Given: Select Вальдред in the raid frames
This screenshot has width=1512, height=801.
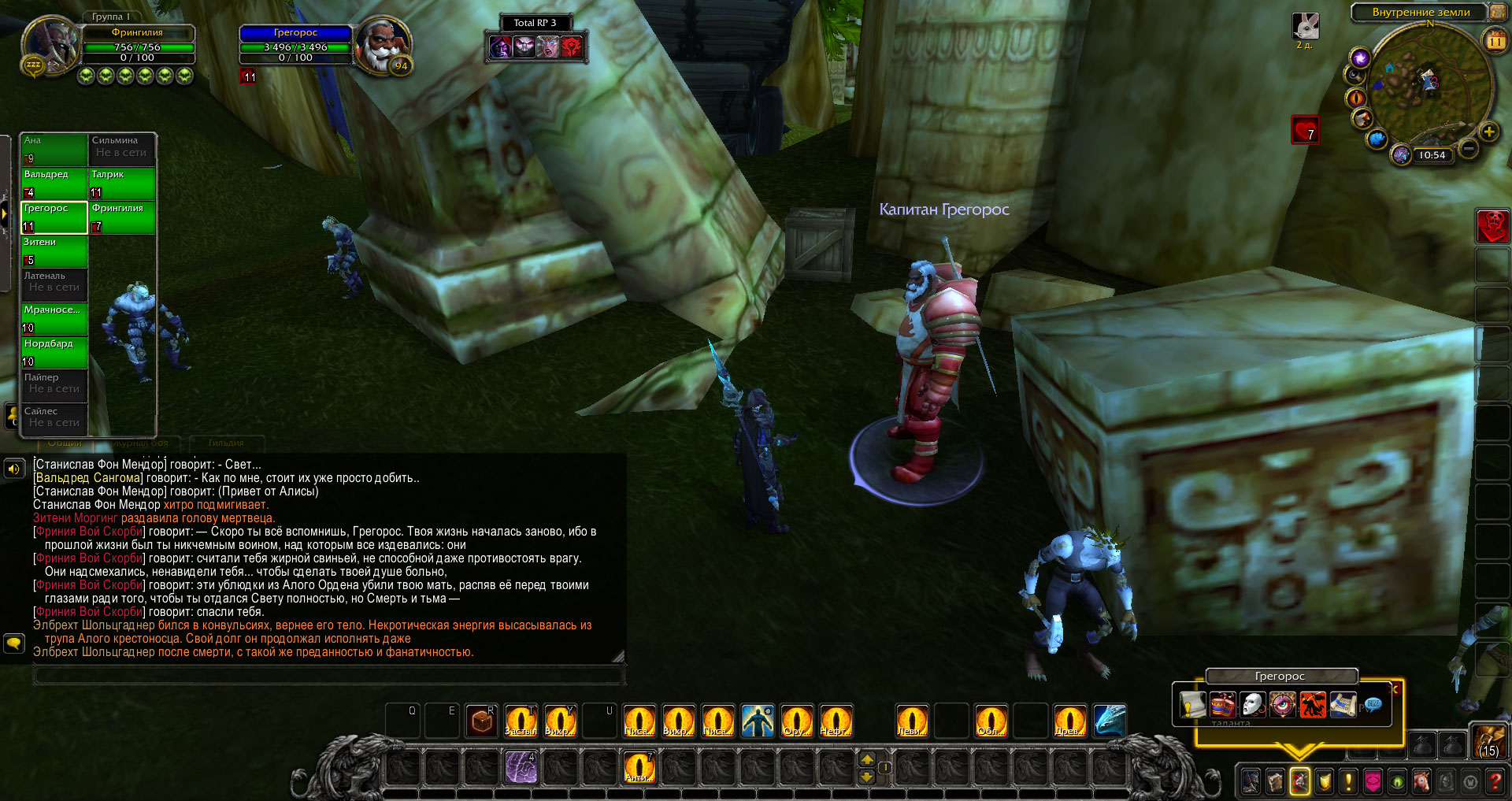Looking at the screenshot, I should (54, 184).
